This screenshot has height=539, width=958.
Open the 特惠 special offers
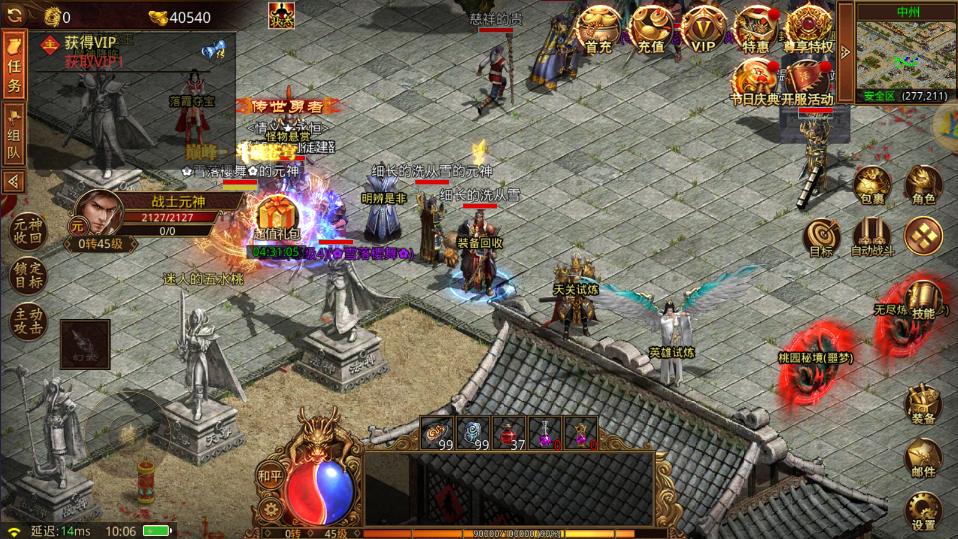pyautogui.click(x=756, y=29)
